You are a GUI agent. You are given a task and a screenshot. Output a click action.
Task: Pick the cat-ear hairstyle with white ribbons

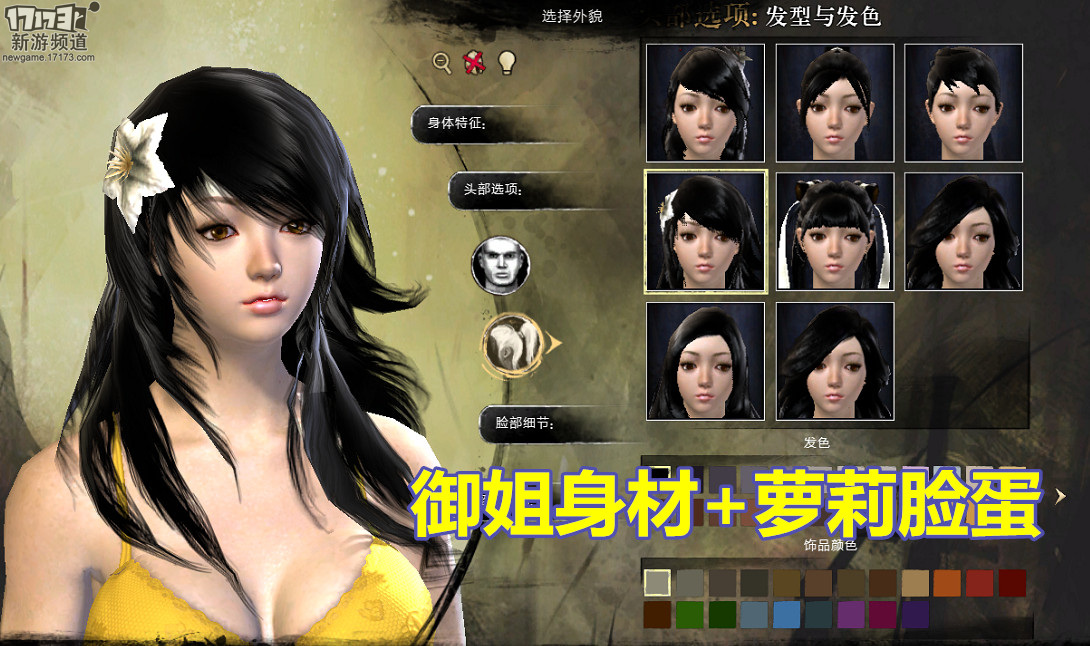[x=835, y=231]
